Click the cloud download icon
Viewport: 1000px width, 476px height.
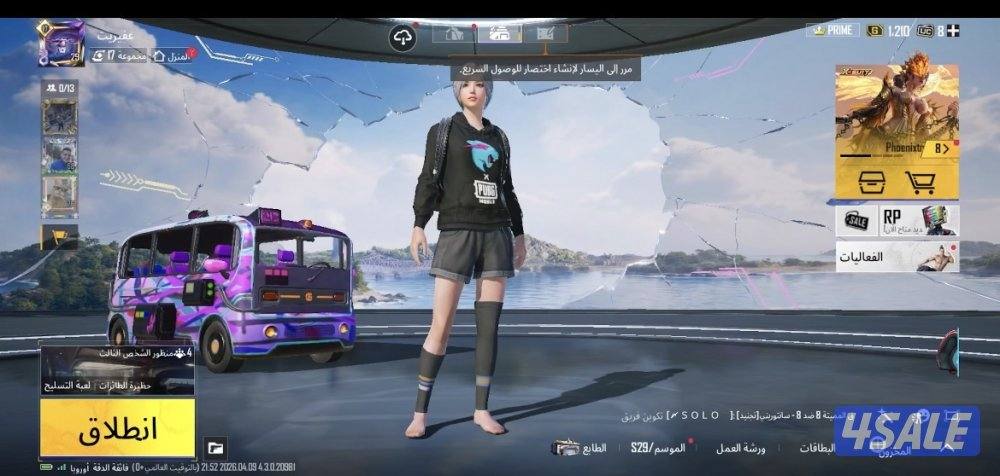tap(403, 38)
